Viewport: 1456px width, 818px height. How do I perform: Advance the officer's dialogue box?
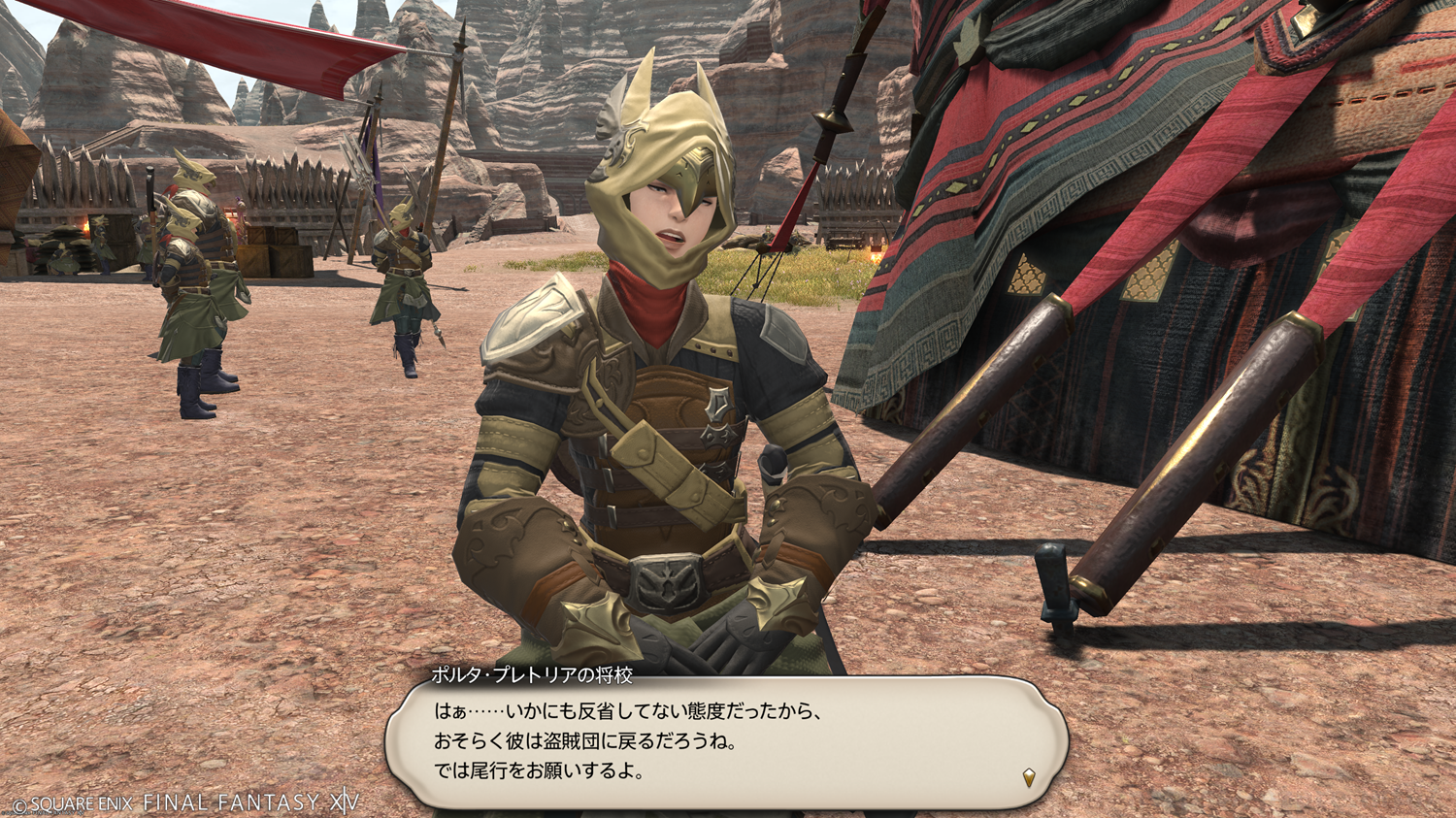click(726, 741)
